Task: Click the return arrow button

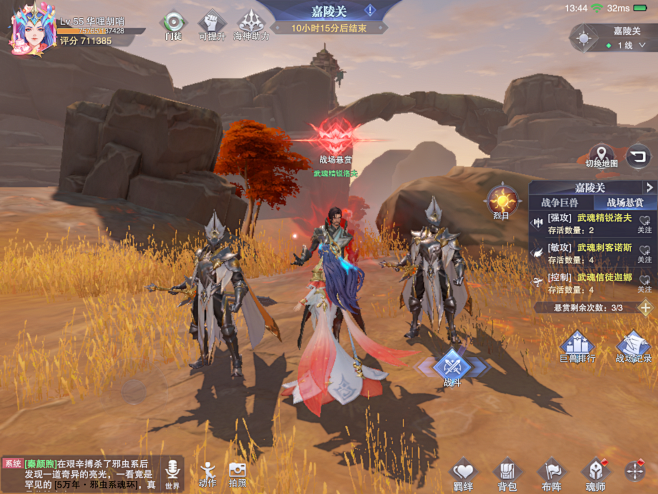Action: [x=638, y=156]
